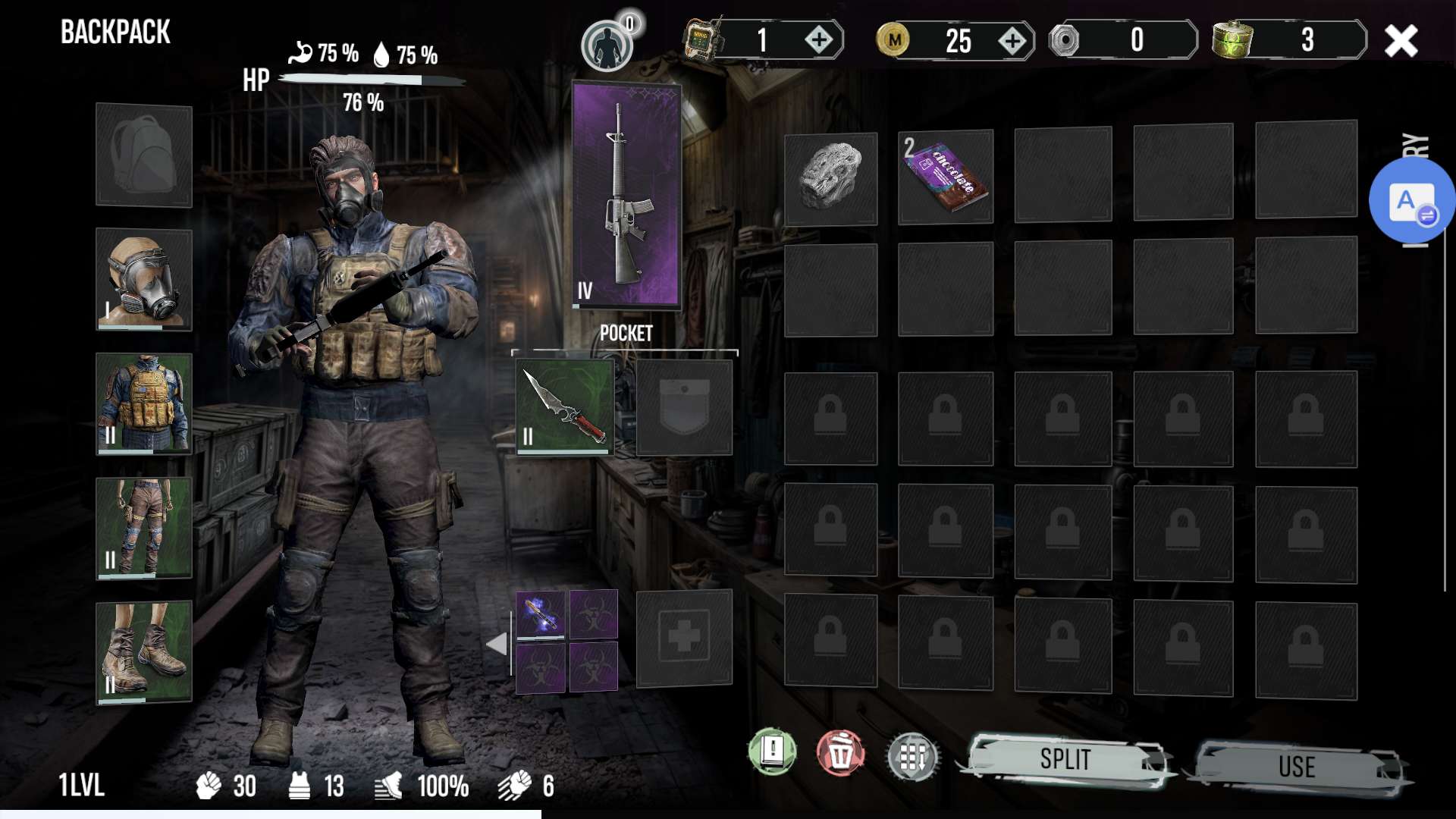This screenshot has width=1456, height=819.
Task: Open the character silhouette profile icon
Action: (x=607, y=45)
